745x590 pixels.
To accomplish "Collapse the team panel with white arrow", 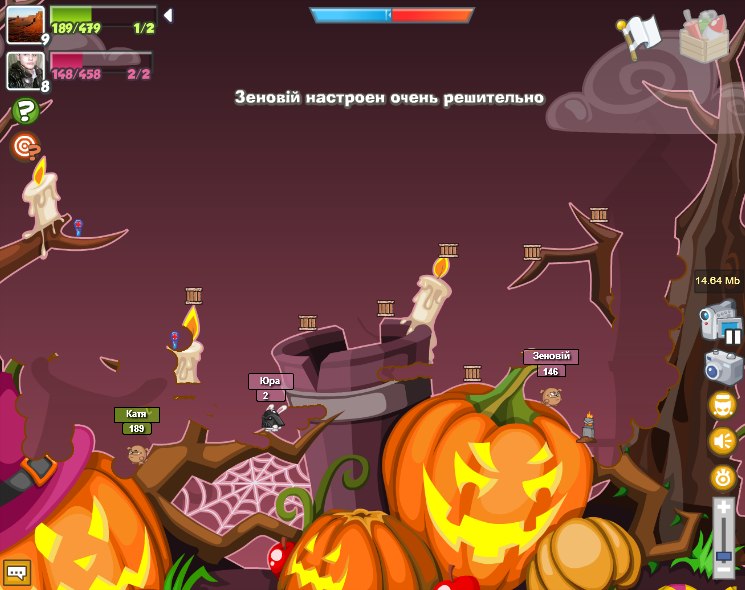I will click(168, 15).
